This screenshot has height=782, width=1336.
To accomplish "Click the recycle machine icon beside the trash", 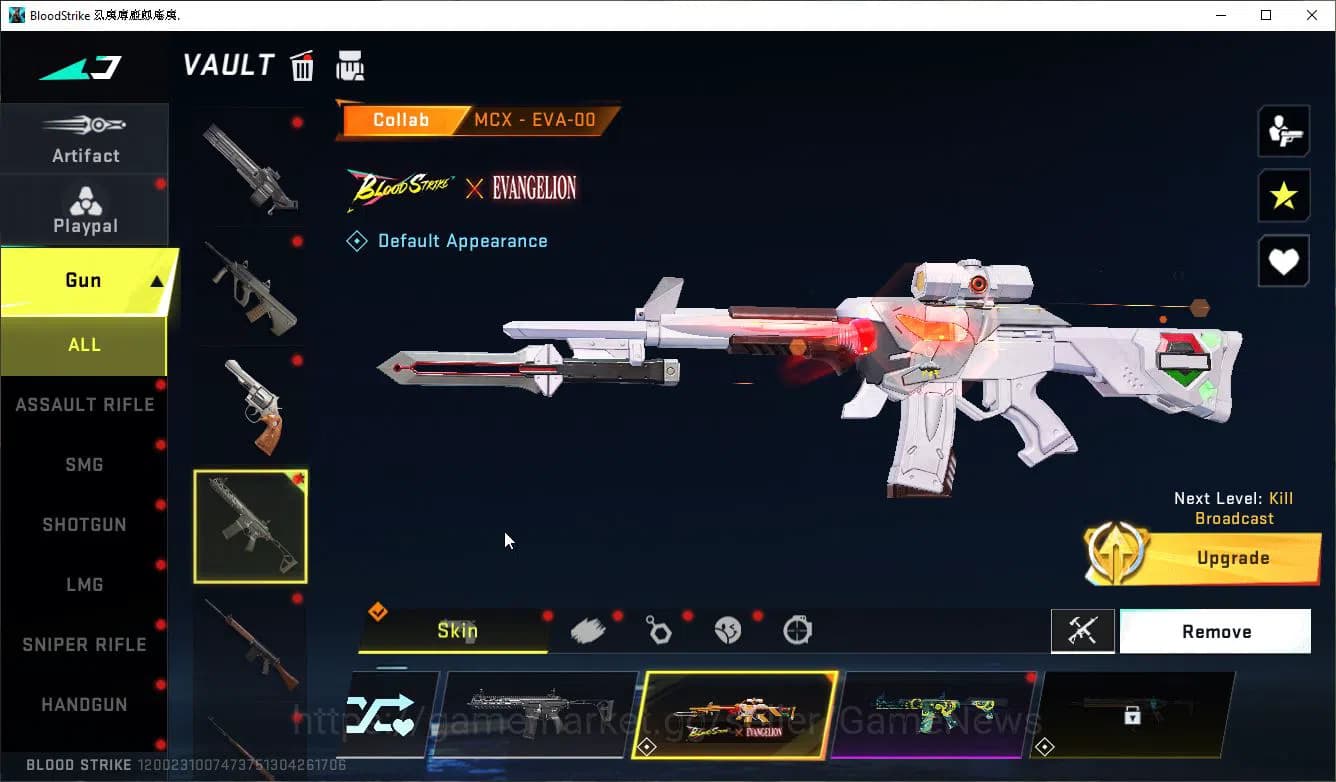I will (x=349, y=65).
